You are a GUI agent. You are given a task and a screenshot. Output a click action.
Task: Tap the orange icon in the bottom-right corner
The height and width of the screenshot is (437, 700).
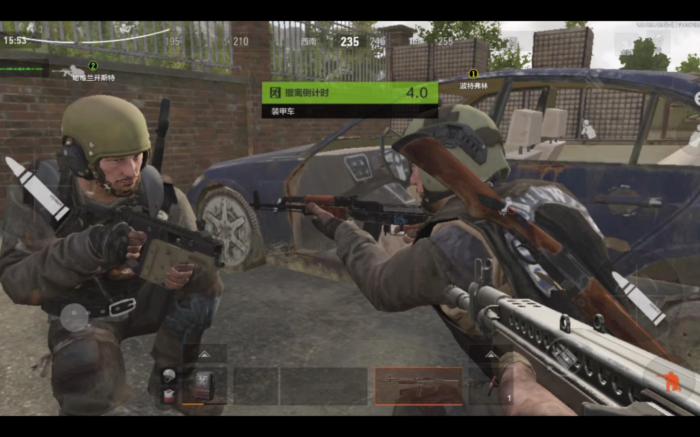tap(672, 382)
